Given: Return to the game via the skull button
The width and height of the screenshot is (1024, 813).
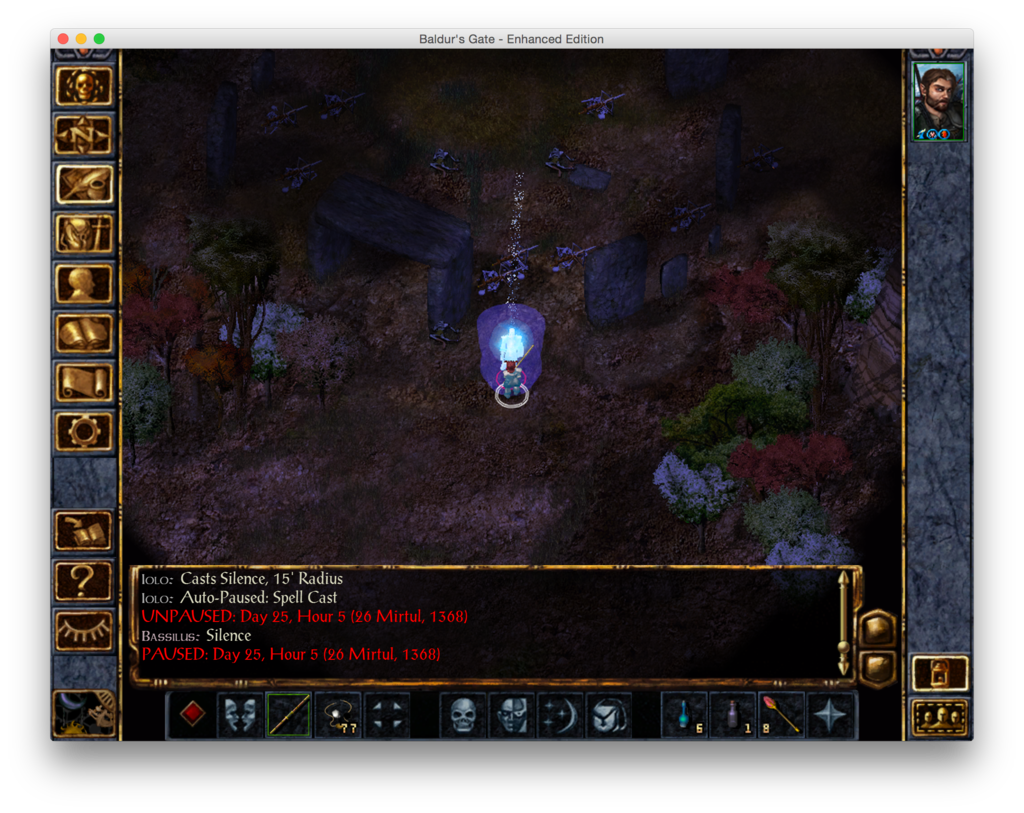Looking at the screenshot, I should pos(84,87).
